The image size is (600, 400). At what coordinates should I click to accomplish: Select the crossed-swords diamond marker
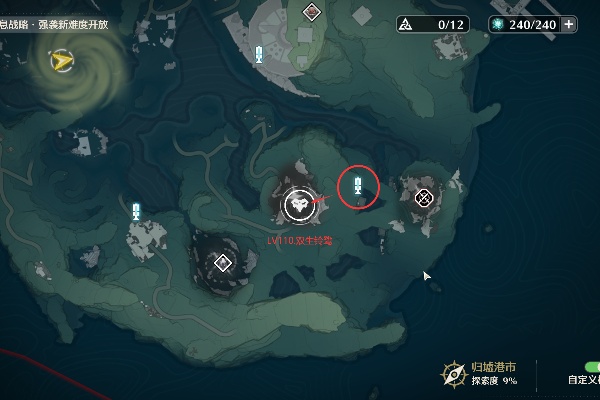[x=424, y=197]
